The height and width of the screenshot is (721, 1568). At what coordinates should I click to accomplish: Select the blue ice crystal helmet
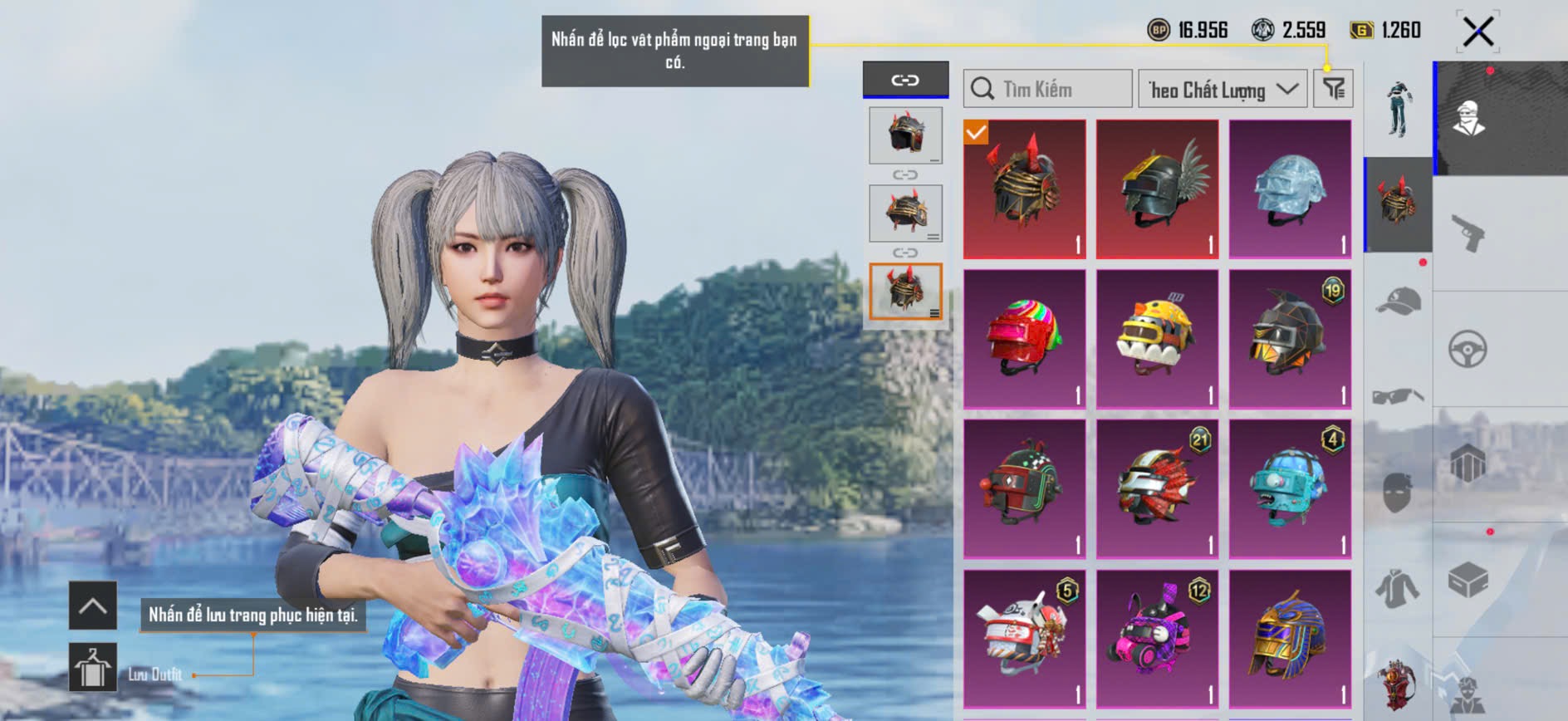[x=1289, y=189]
